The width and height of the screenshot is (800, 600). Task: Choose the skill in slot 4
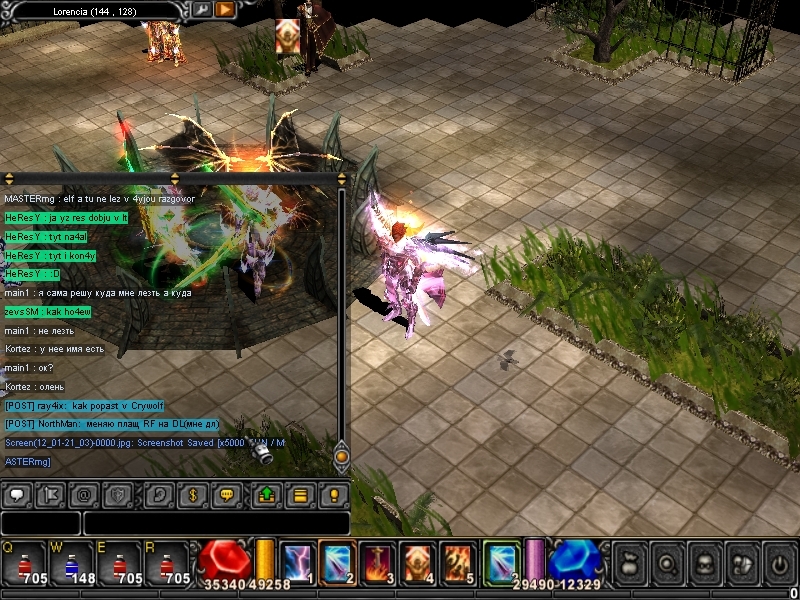coord(417,561)
